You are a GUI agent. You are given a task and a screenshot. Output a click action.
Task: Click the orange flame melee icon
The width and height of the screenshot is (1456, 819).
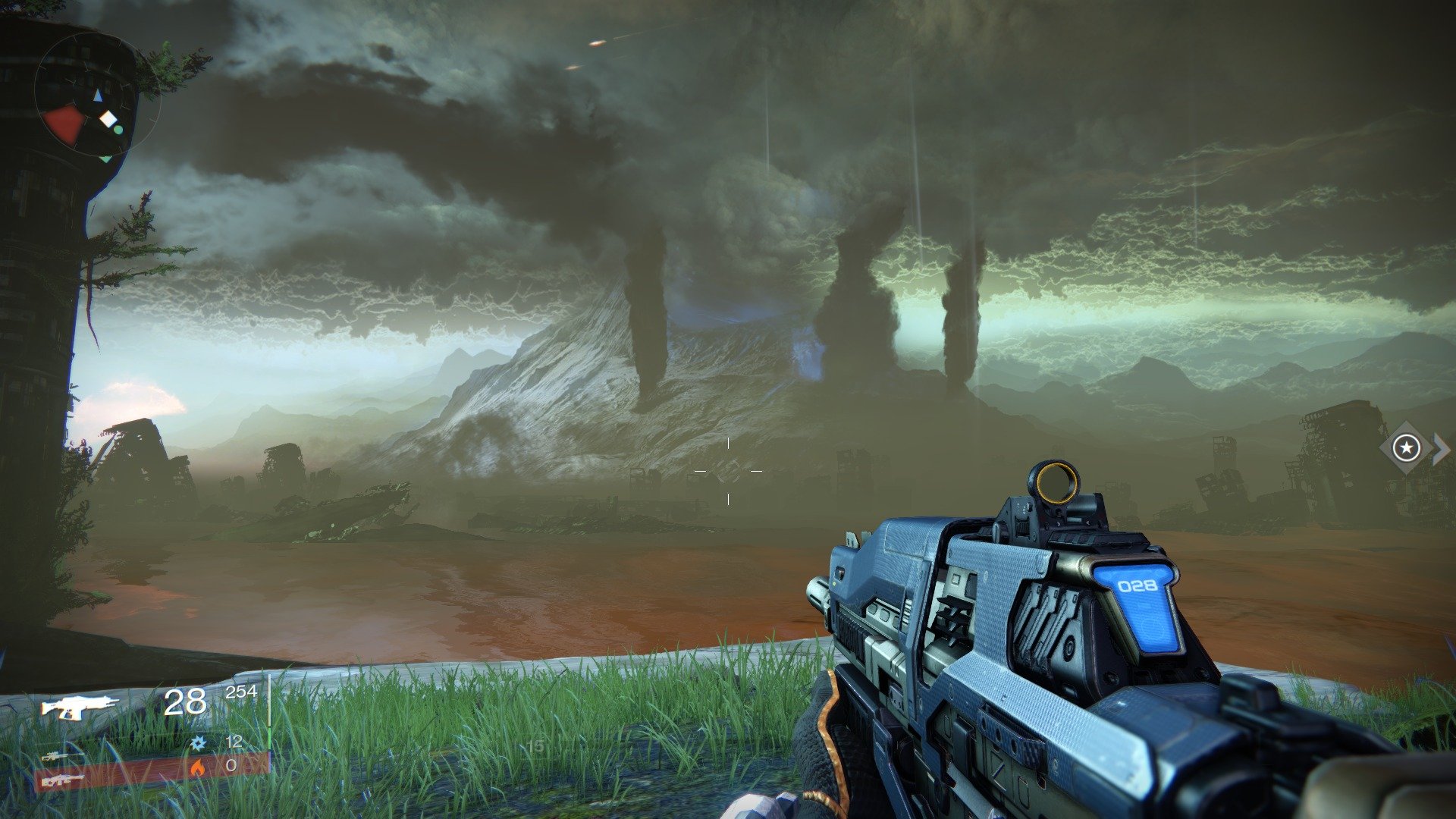click(x=198, y=768)
